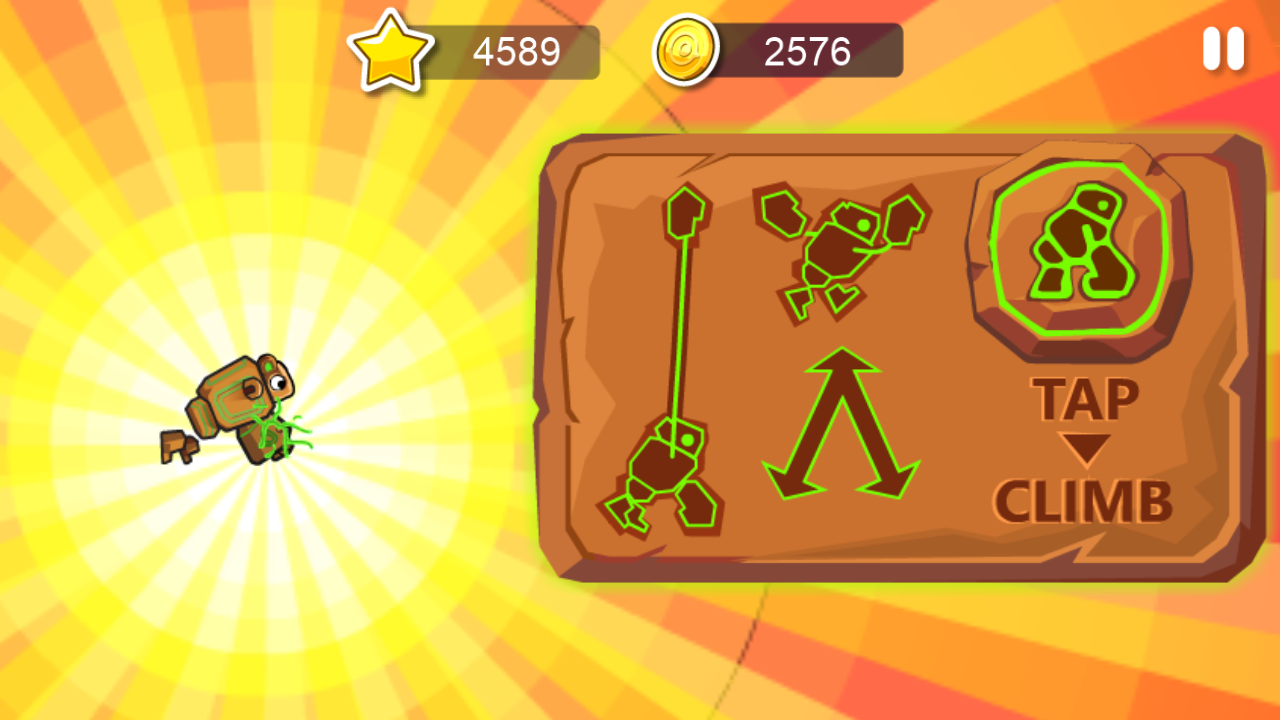Click the TAP instruction text

1083,398
